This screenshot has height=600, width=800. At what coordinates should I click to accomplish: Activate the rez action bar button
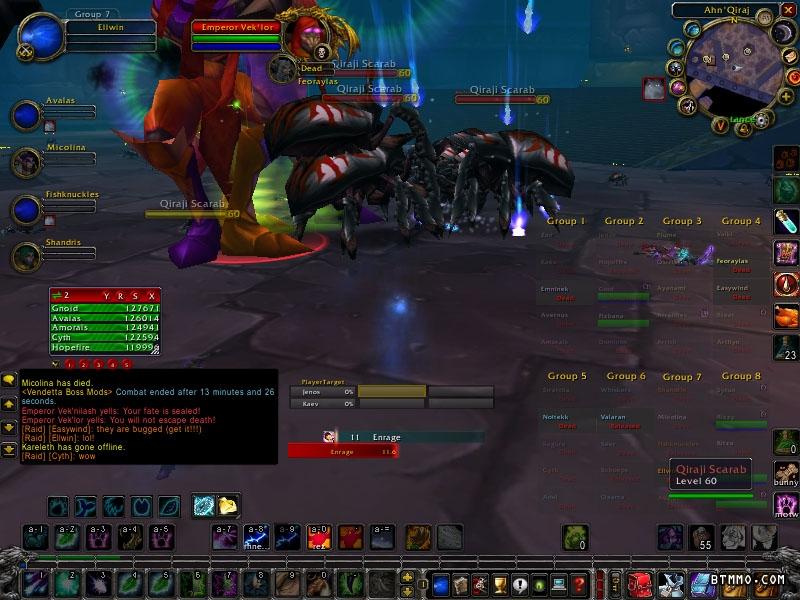point(320,537)
